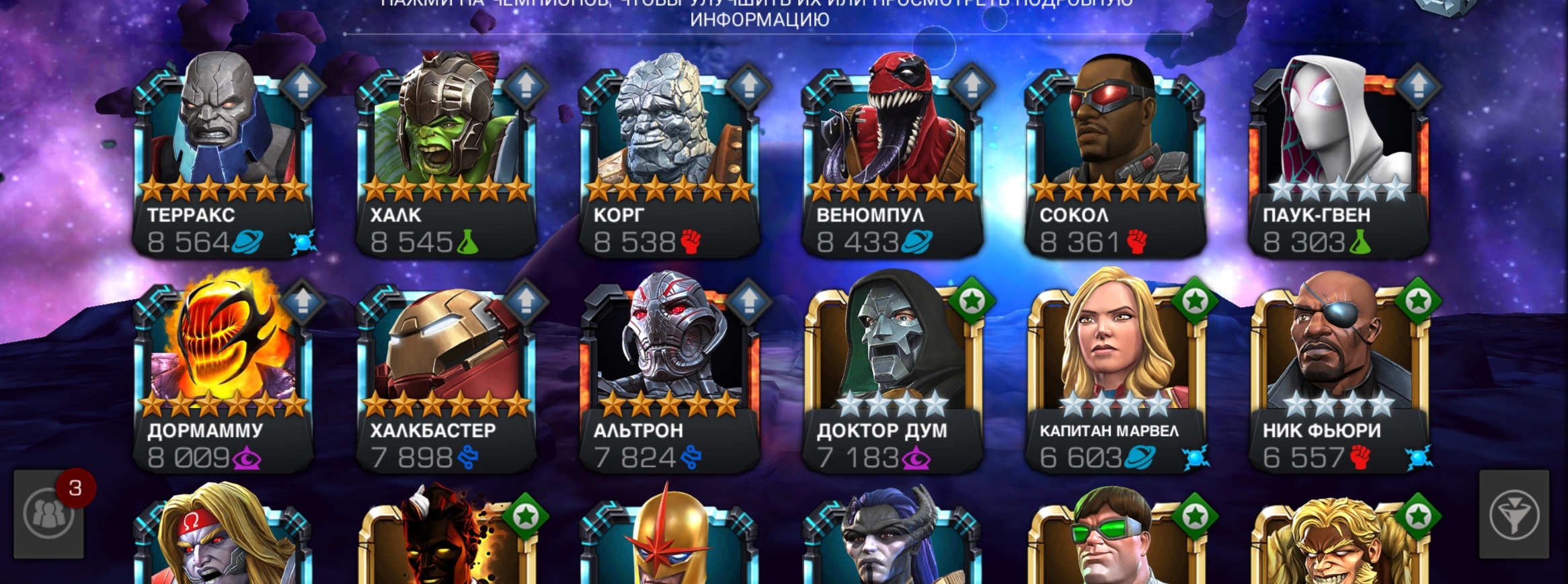Open the champion filter funnel button
Screen dimensions: 1568x584
1514,515
